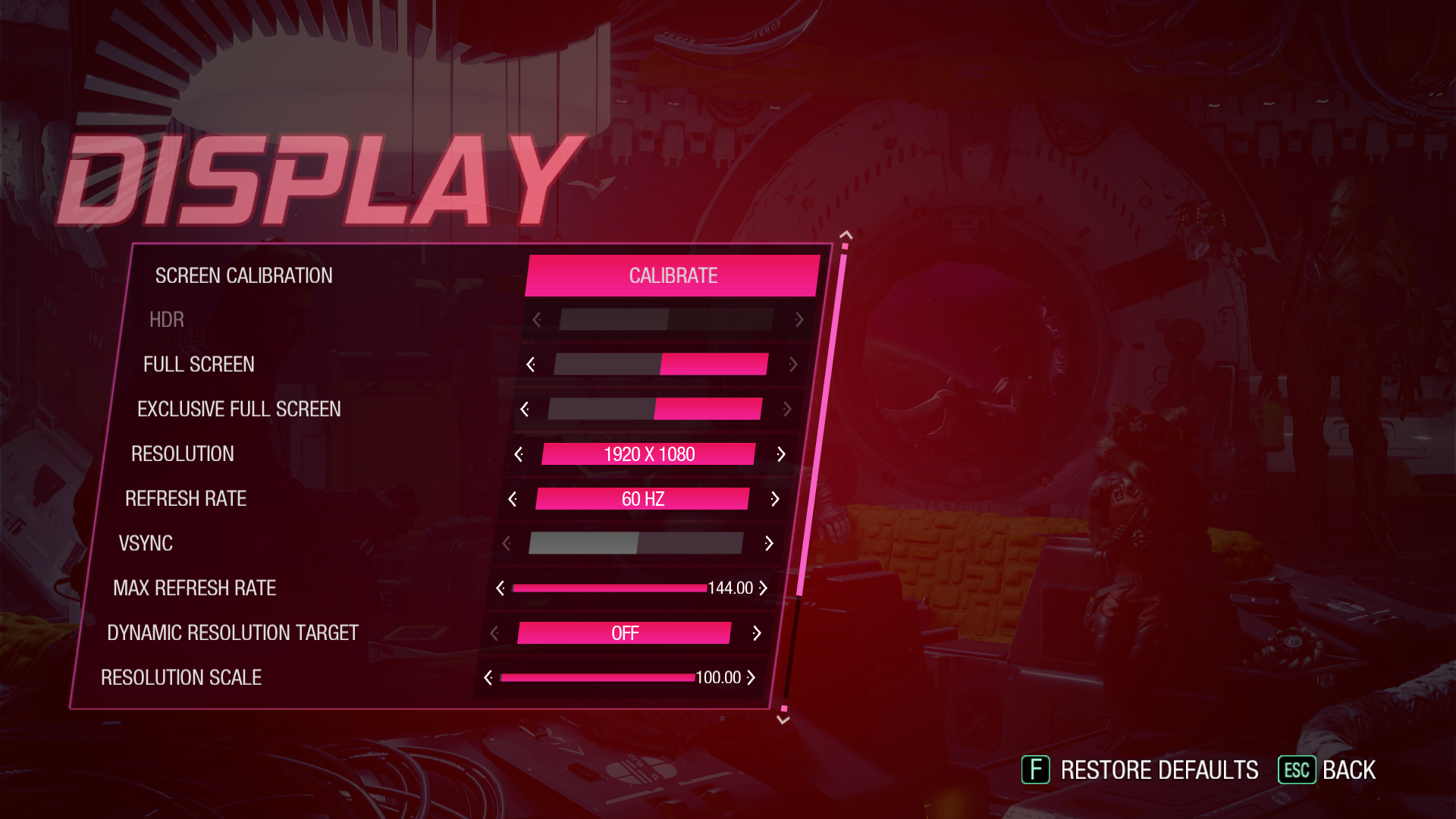Screen dimensions: 1456x819
Task: Decrease refresh rate with the left arrow
Action: [513, 499]
